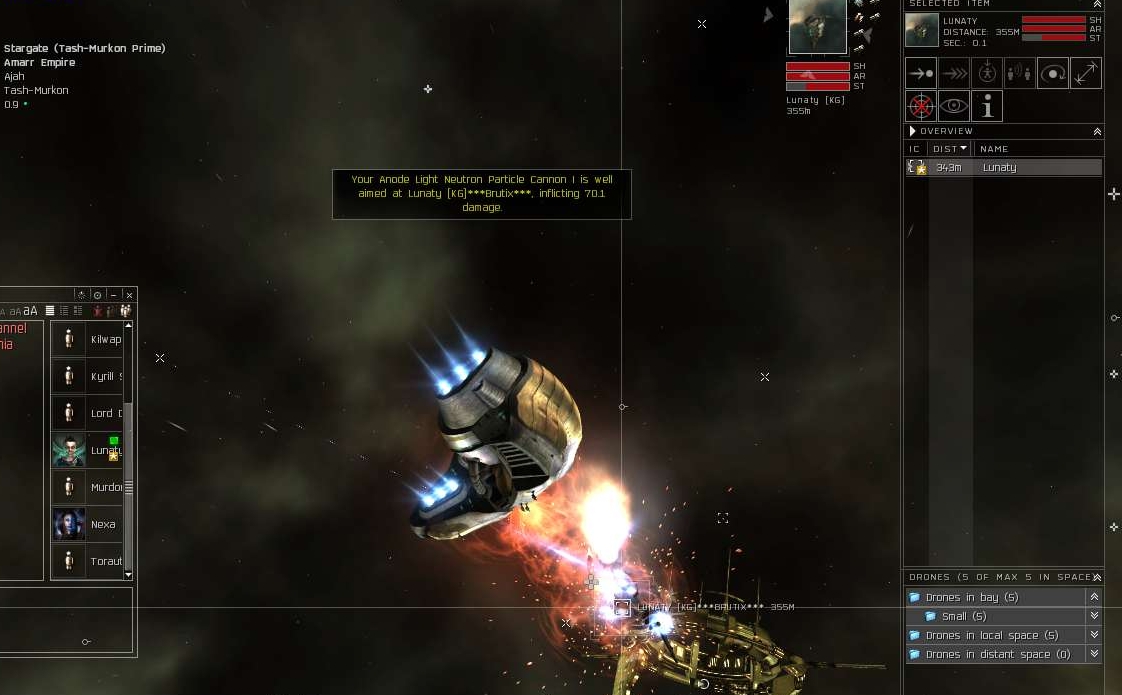Click the NAME column header in Overview
The image size is (1122, 695).
(995, 149)
